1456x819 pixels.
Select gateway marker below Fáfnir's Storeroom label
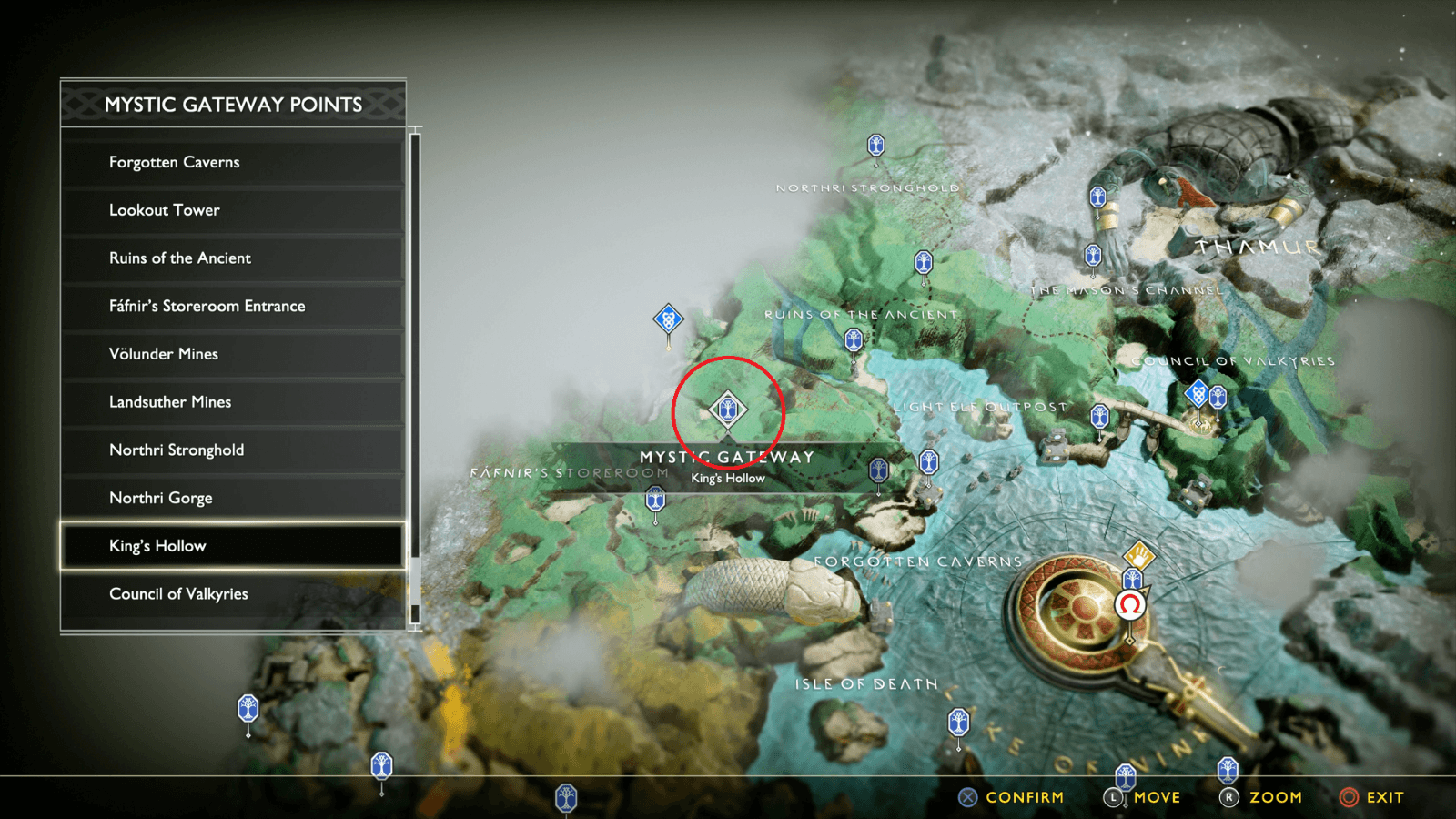(655, 500)
